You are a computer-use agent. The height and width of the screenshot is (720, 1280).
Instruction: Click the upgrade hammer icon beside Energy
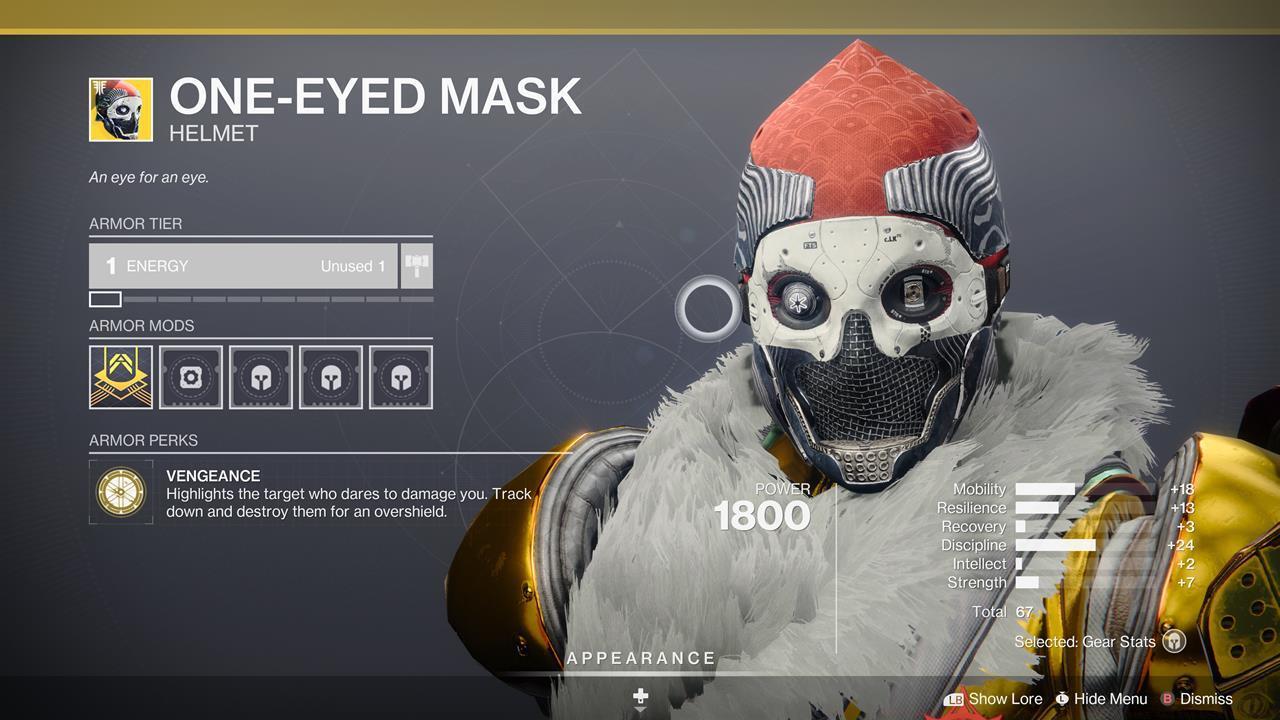pyautogui.click(x=419, y=265)
